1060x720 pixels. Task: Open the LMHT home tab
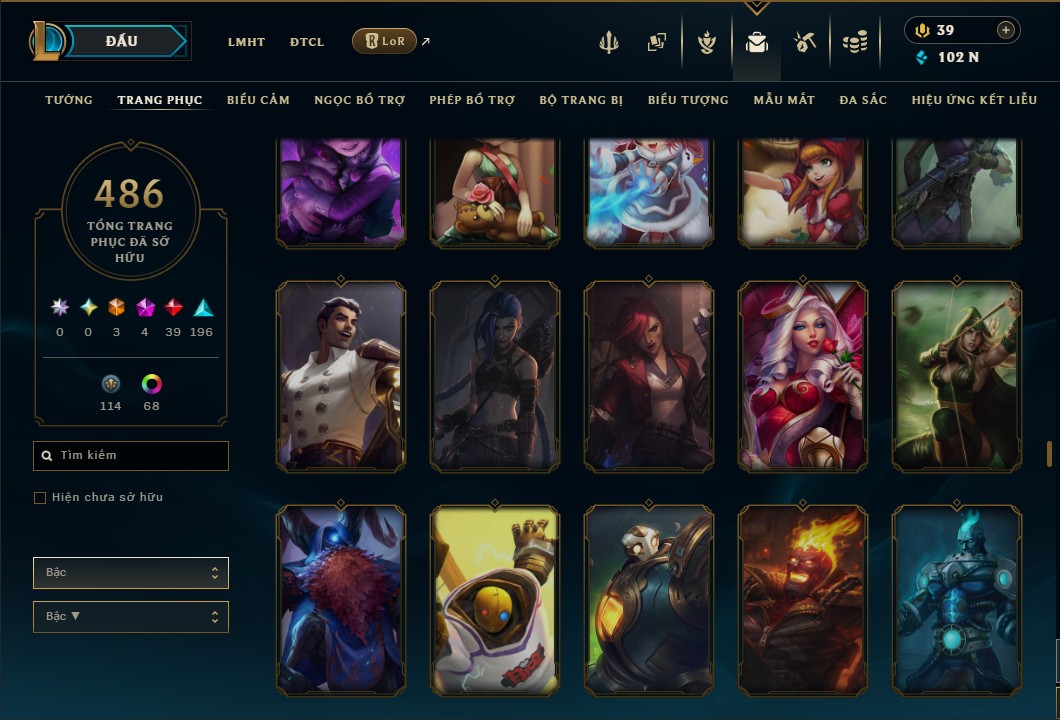(x=246, y=42)
